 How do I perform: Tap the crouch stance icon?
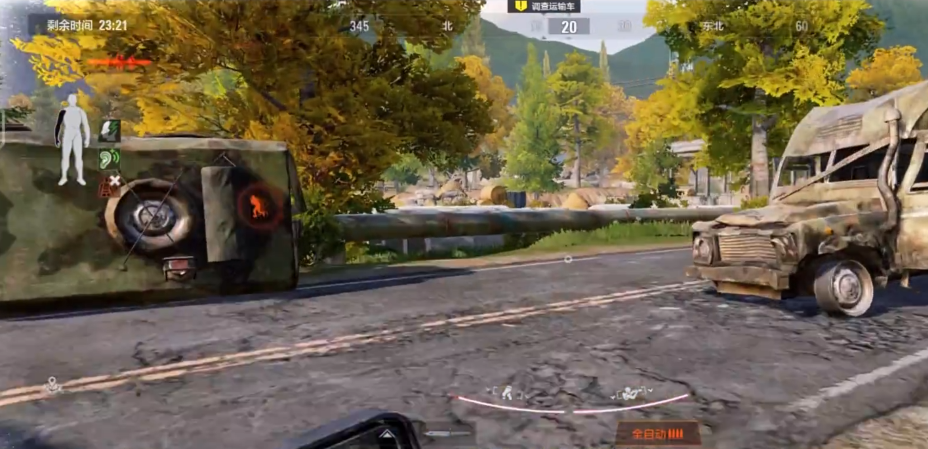click(506, 392)
